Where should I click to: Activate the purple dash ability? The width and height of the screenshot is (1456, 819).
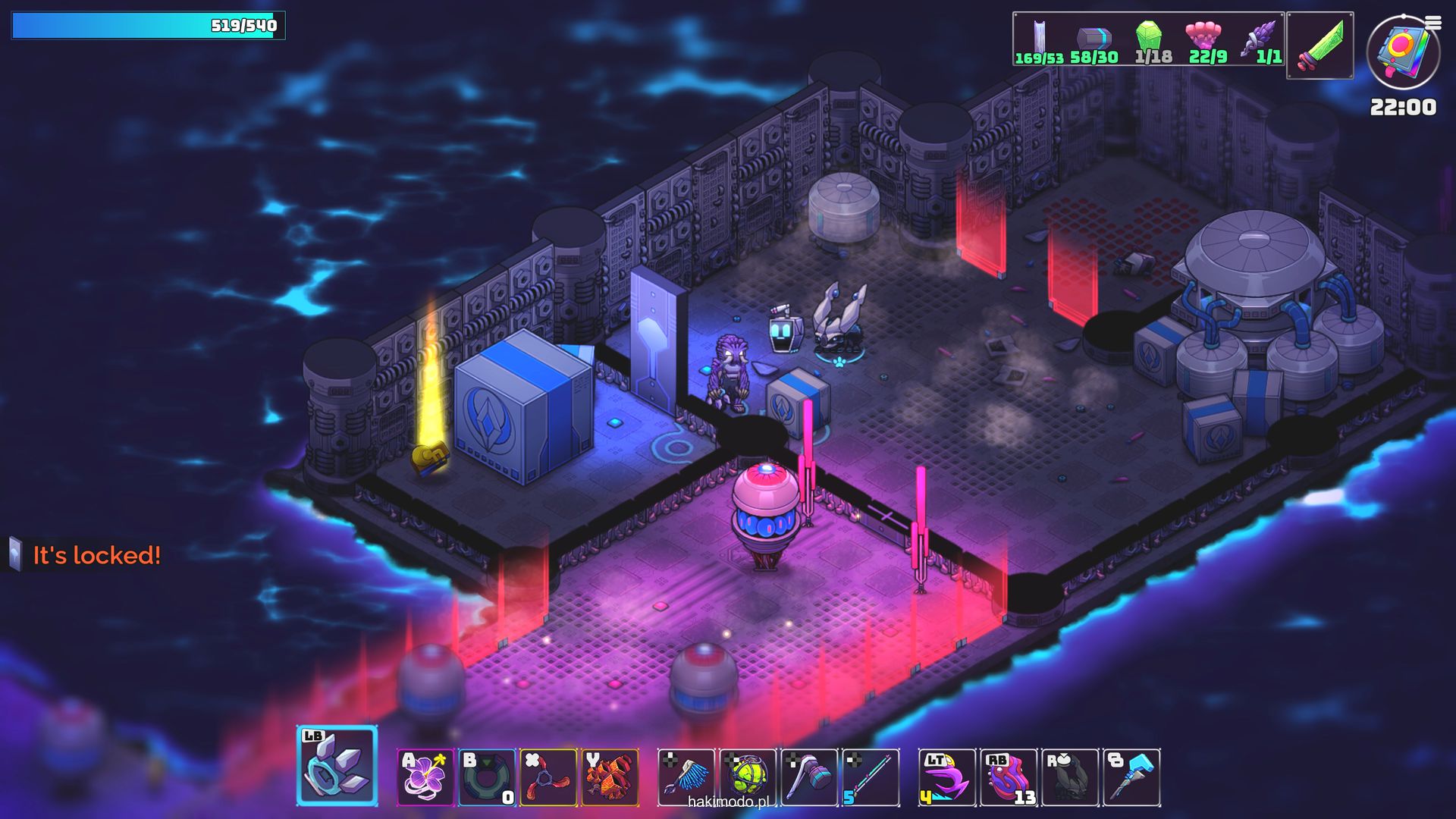[x=947, y=777]
